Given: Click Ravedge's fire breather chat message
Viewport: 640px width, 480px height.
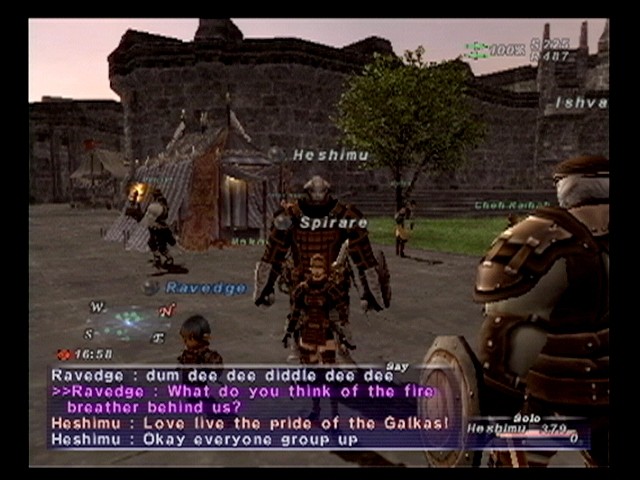Looking at the screenshot, I should tap(245, 399).
